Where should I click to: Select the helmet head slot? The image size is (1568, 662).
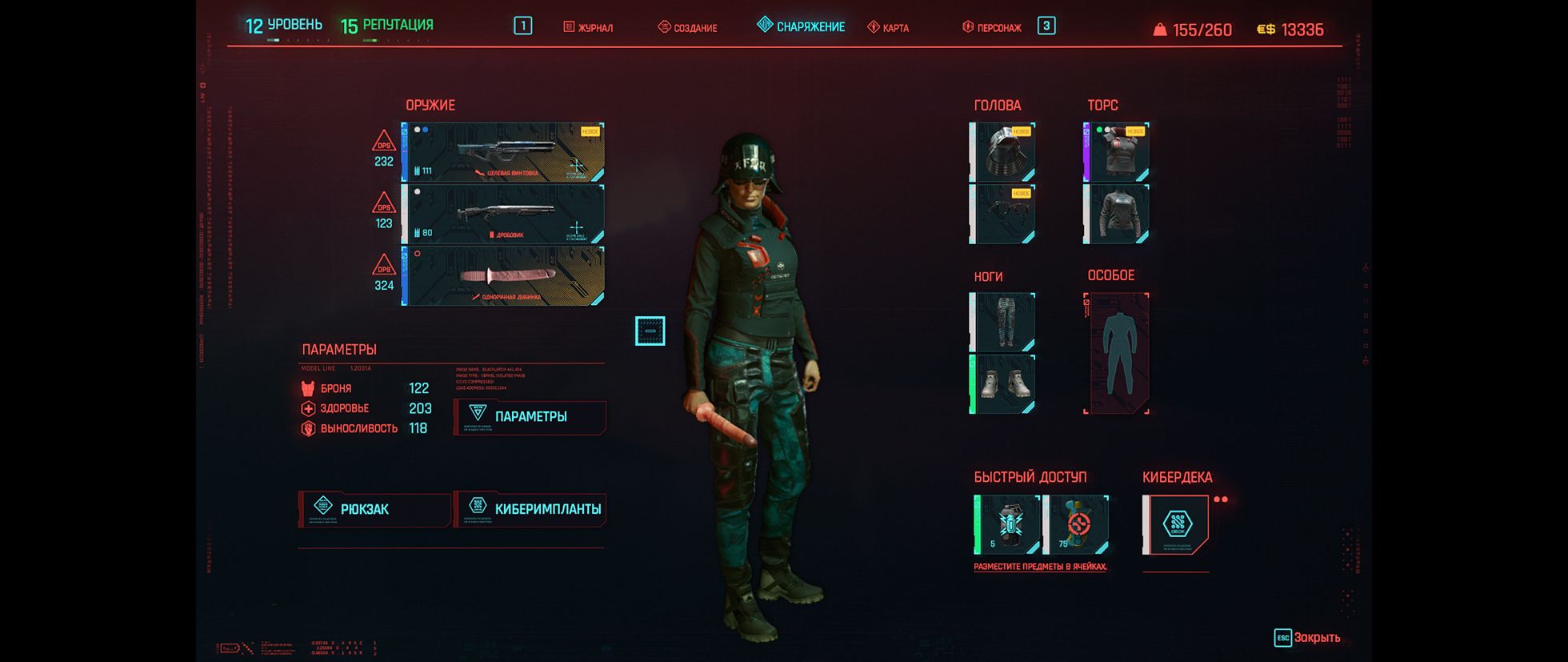tap(1002, 152)
